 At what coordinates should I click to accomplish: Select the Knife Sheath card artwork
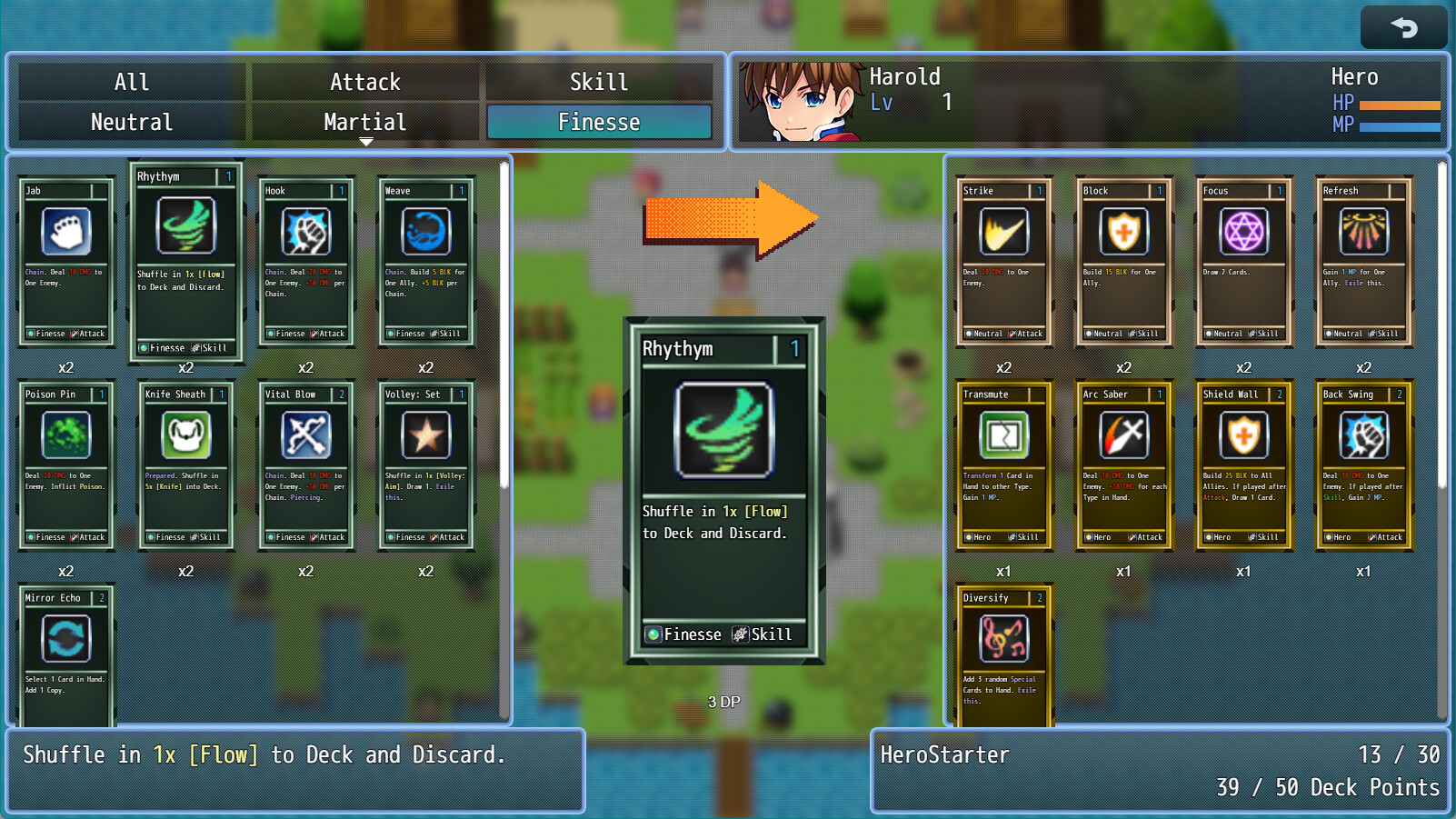(x=184, y=434)
